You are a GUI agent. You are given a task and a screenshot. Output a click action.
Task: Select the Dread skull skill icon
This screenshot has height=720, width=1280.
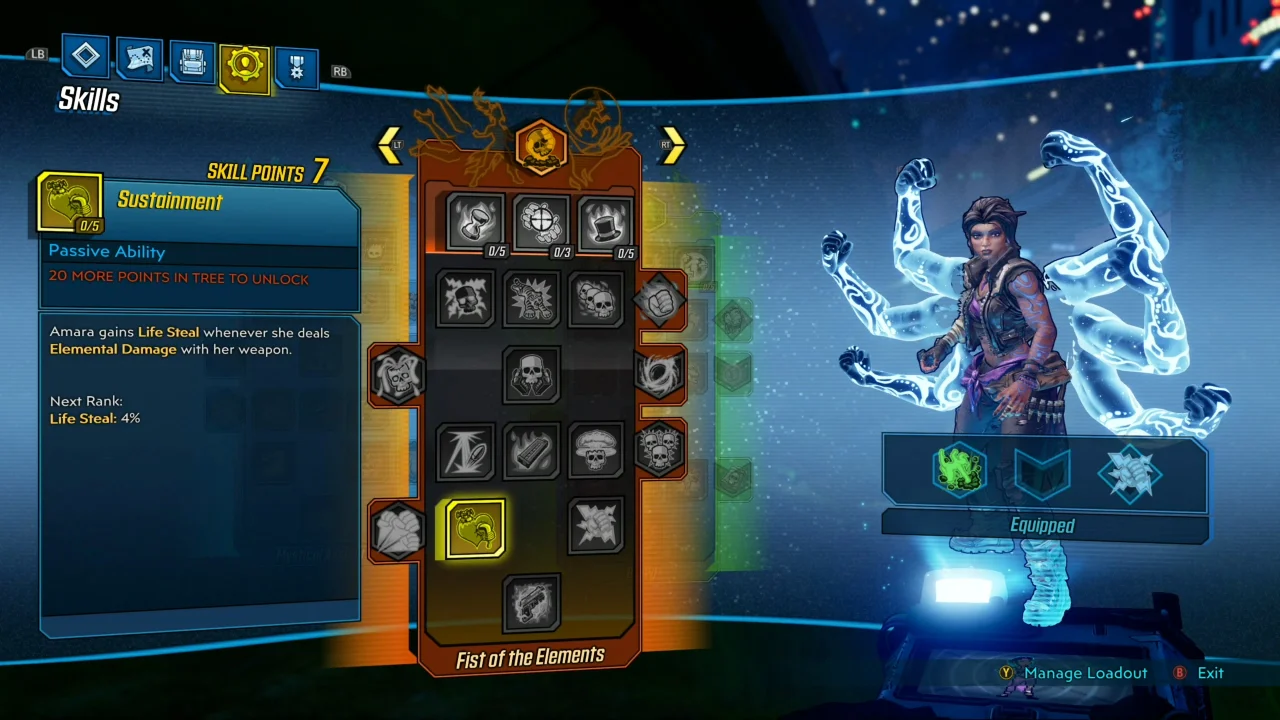tap(531, 375)
